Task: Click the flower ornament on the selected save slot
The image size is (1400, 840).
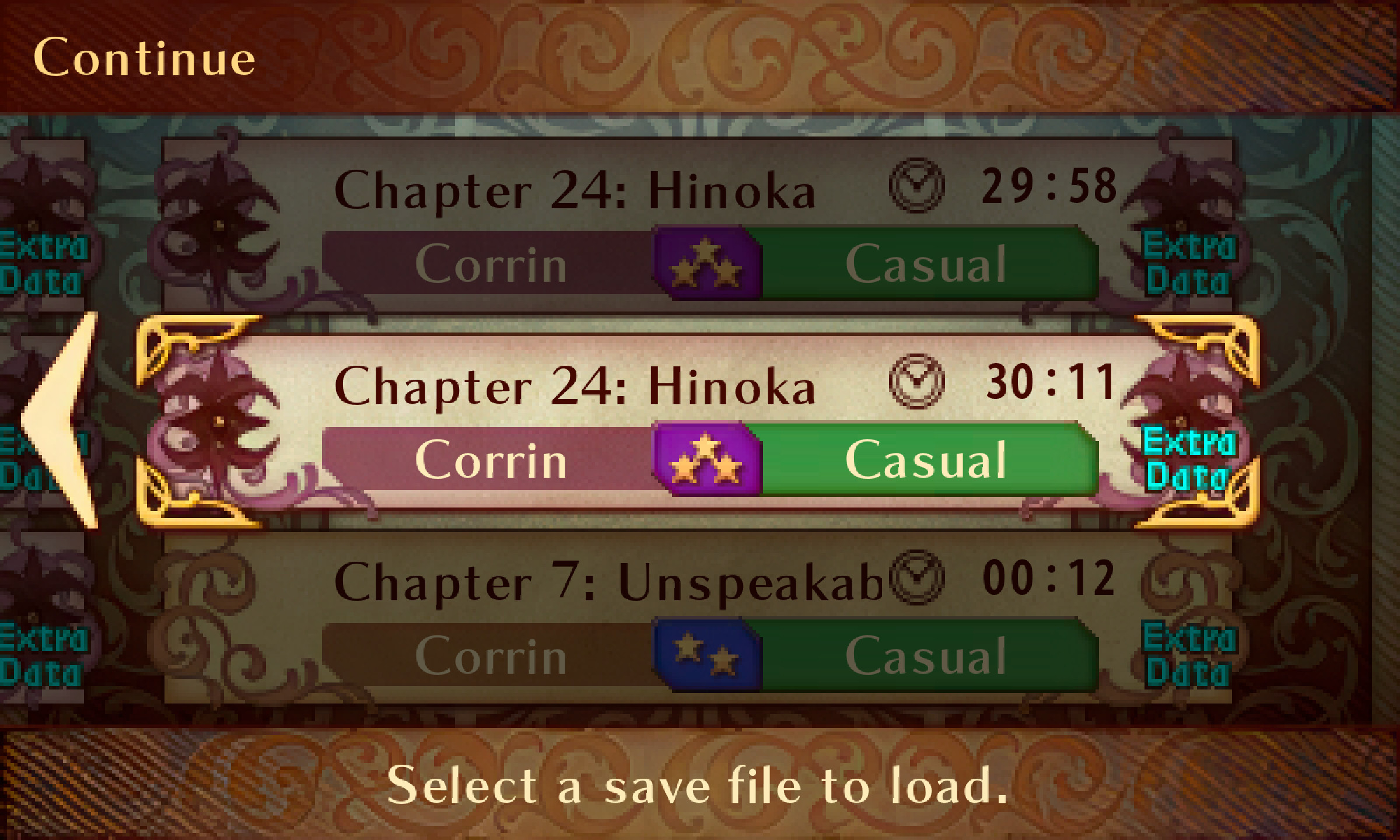Action: pyautogui.click(x=216, y=420)
